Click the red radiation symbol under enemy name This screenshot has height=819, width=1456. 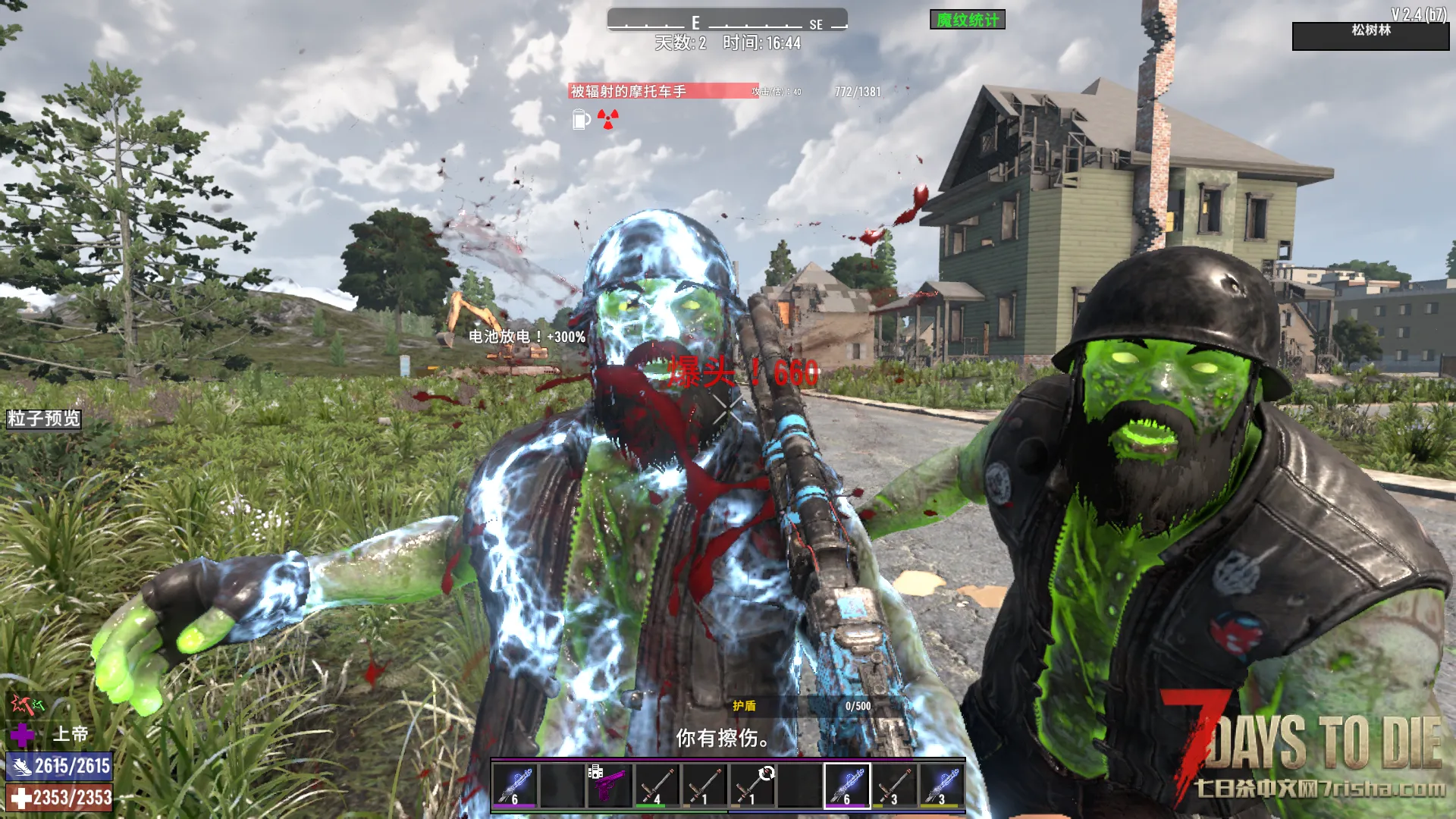pyautogui.click(x=607, y=119)
